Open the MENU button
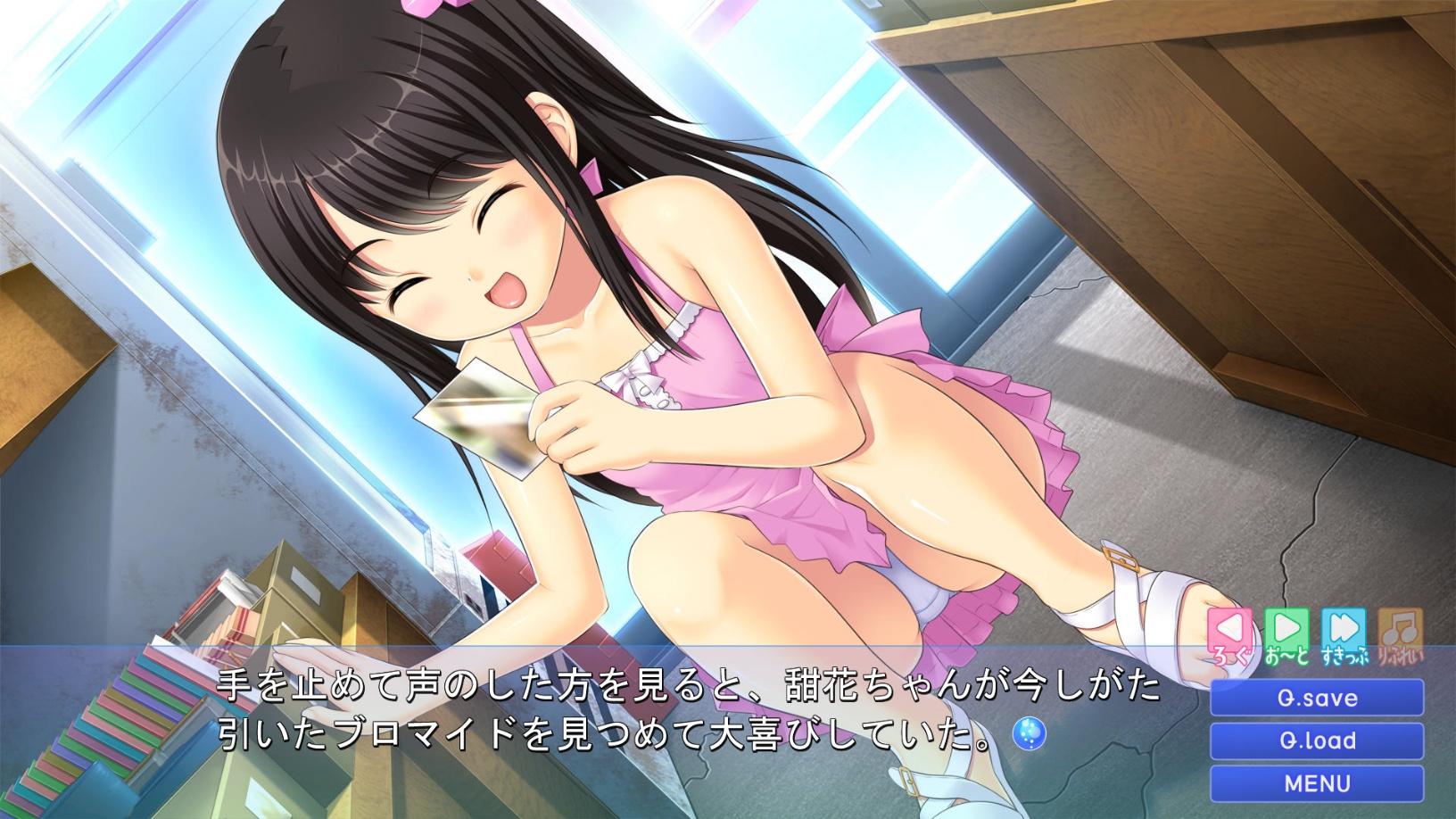This screenshot has height=819, width=1456. pyautogui.click(x=1317, y=783)
